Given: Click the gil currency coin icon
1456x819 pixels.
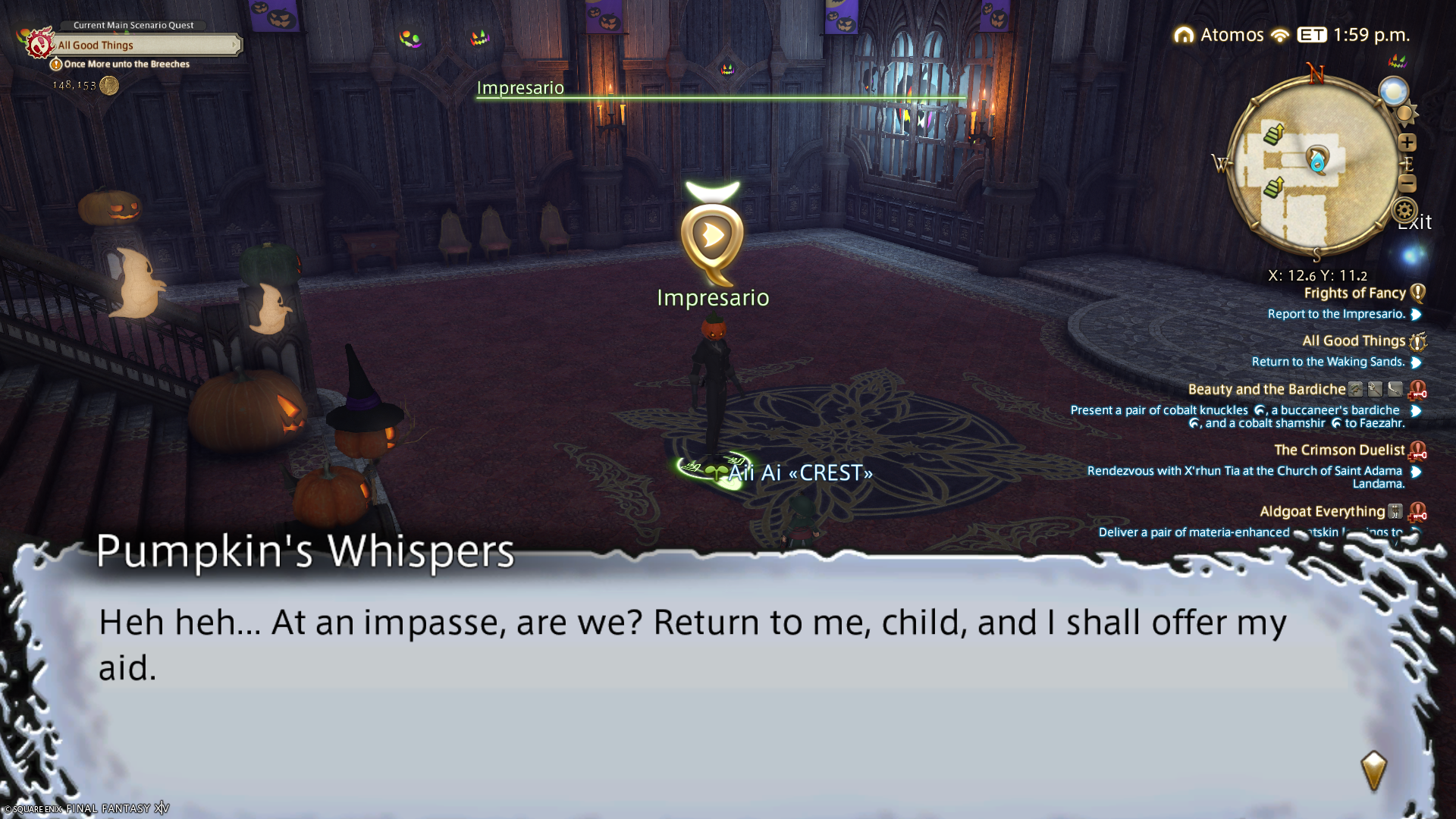Looking at the screenshot, I should click(109, 86).
